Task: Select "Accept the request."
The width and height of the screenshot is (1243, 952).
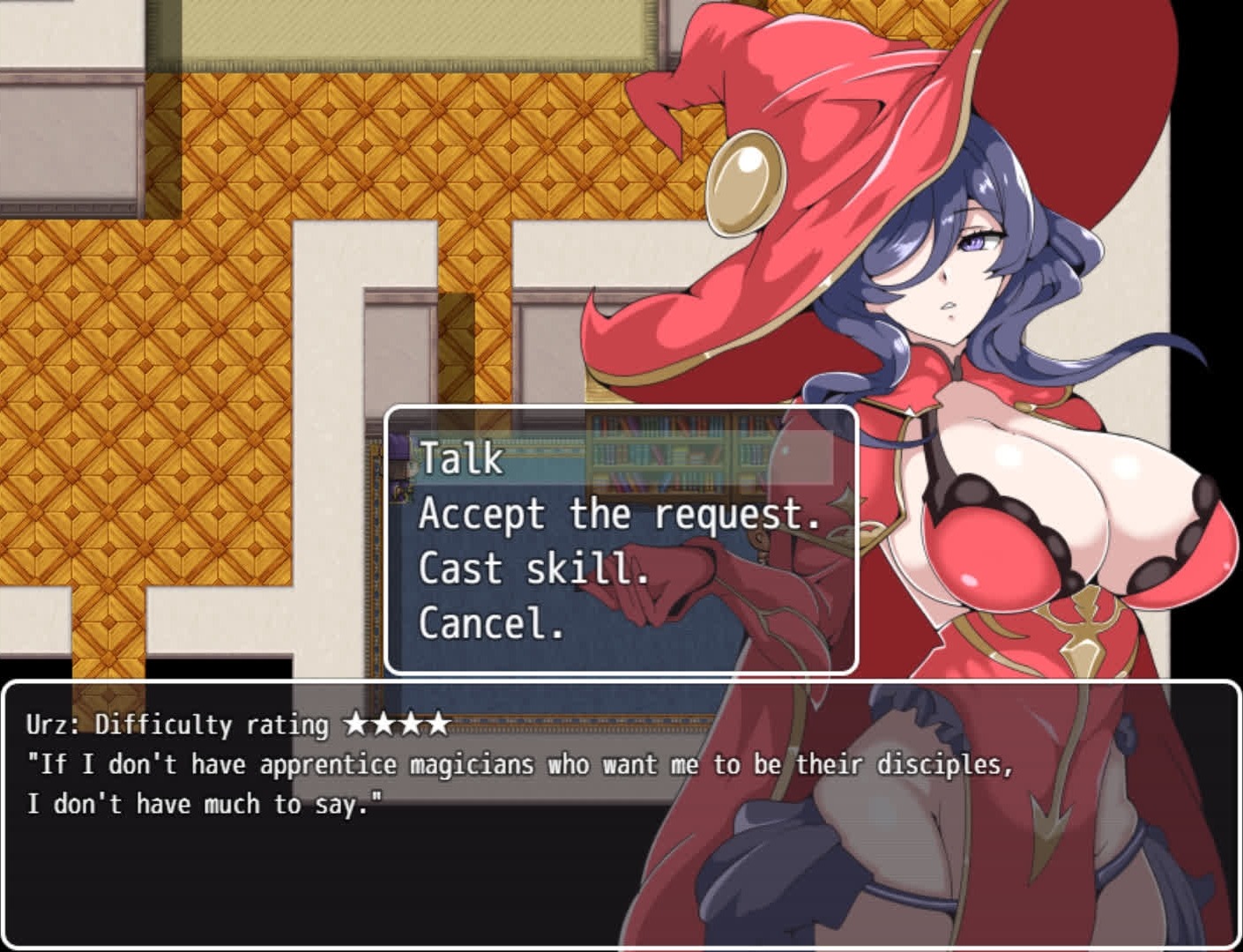Action: [619, 514]
